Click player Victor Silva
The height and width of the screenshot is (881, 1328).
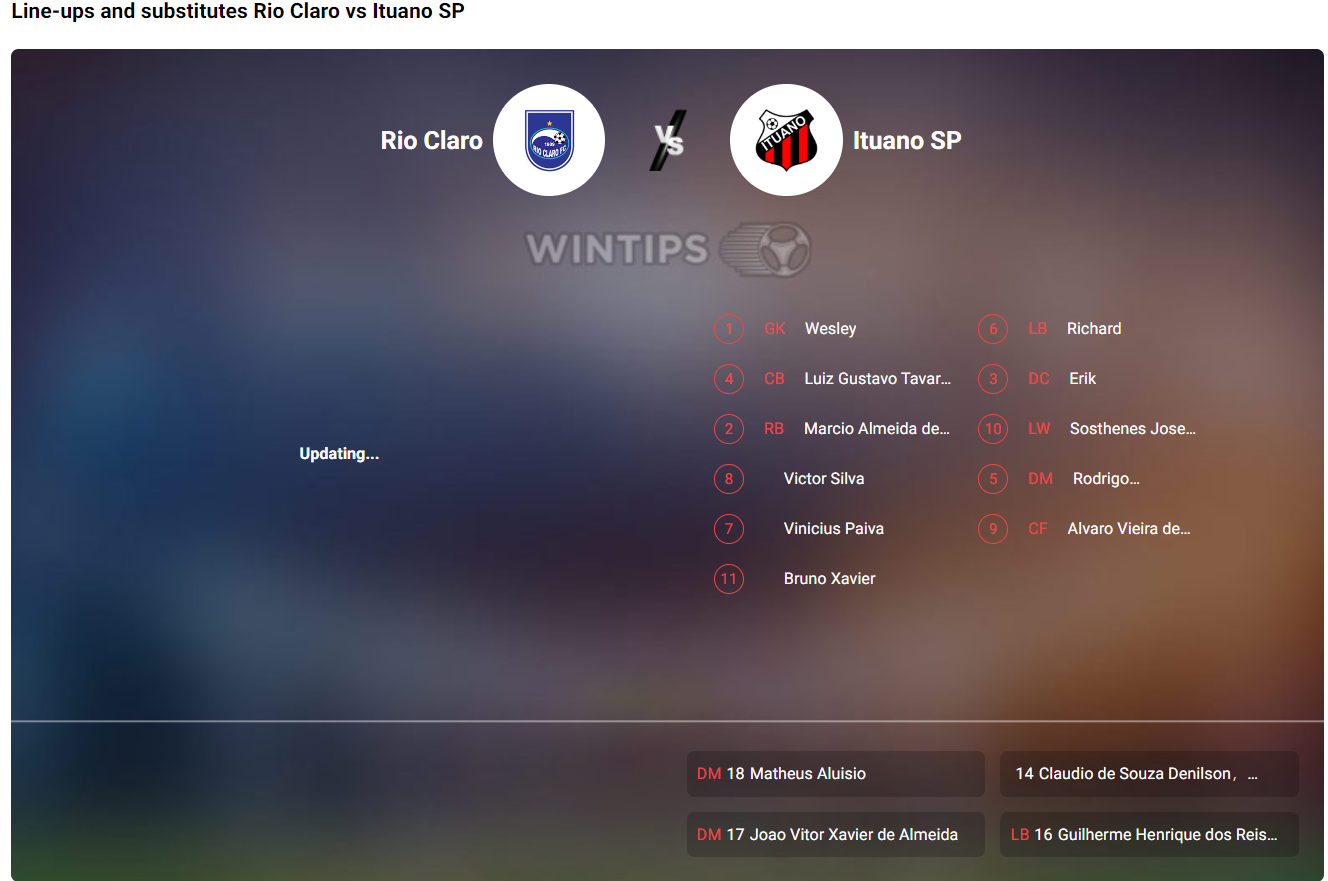pos(824,479)
